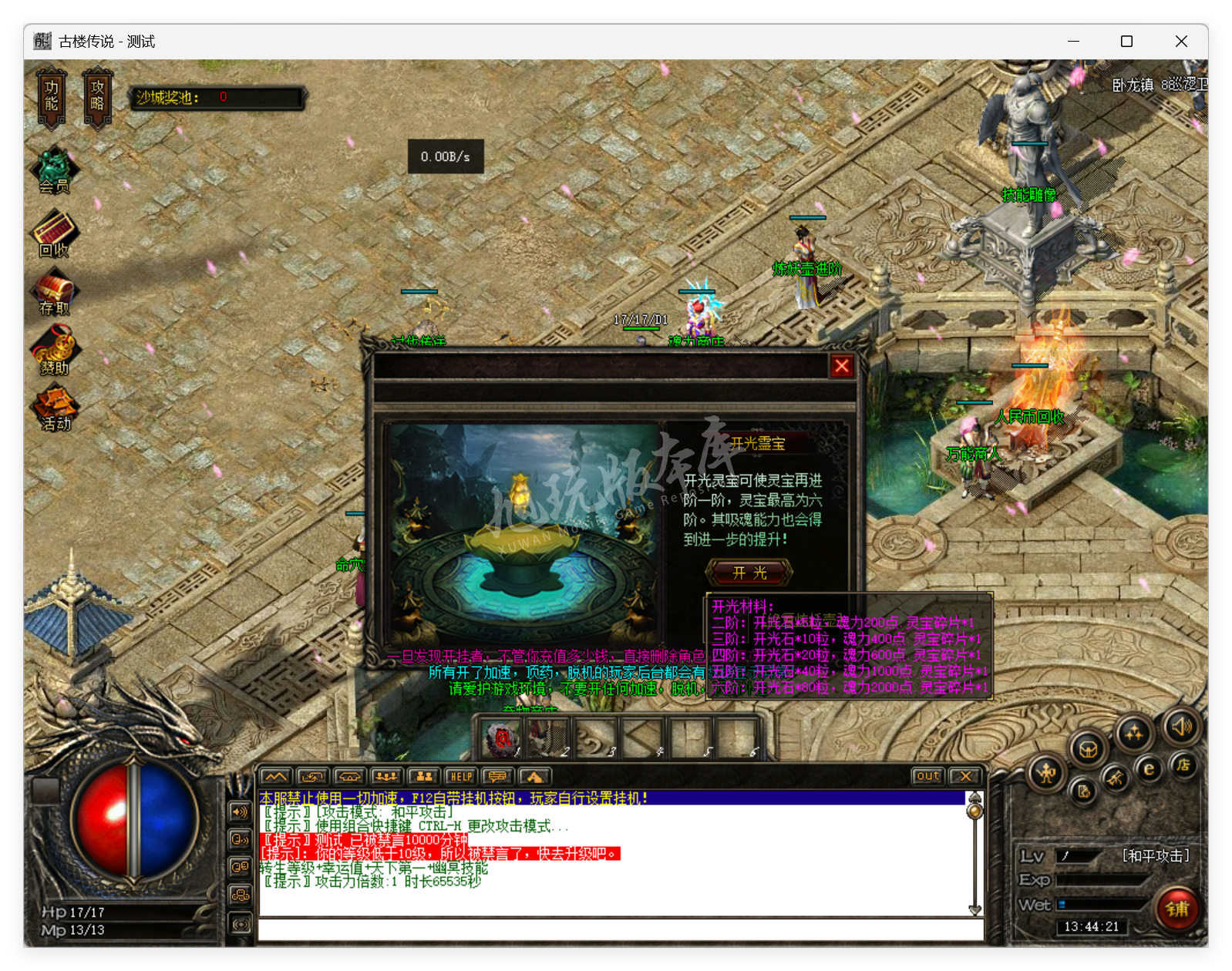Open the 攻略 menu at top left
The width and height of the screenshot is (1232, 971).
(x=97, y=97)
